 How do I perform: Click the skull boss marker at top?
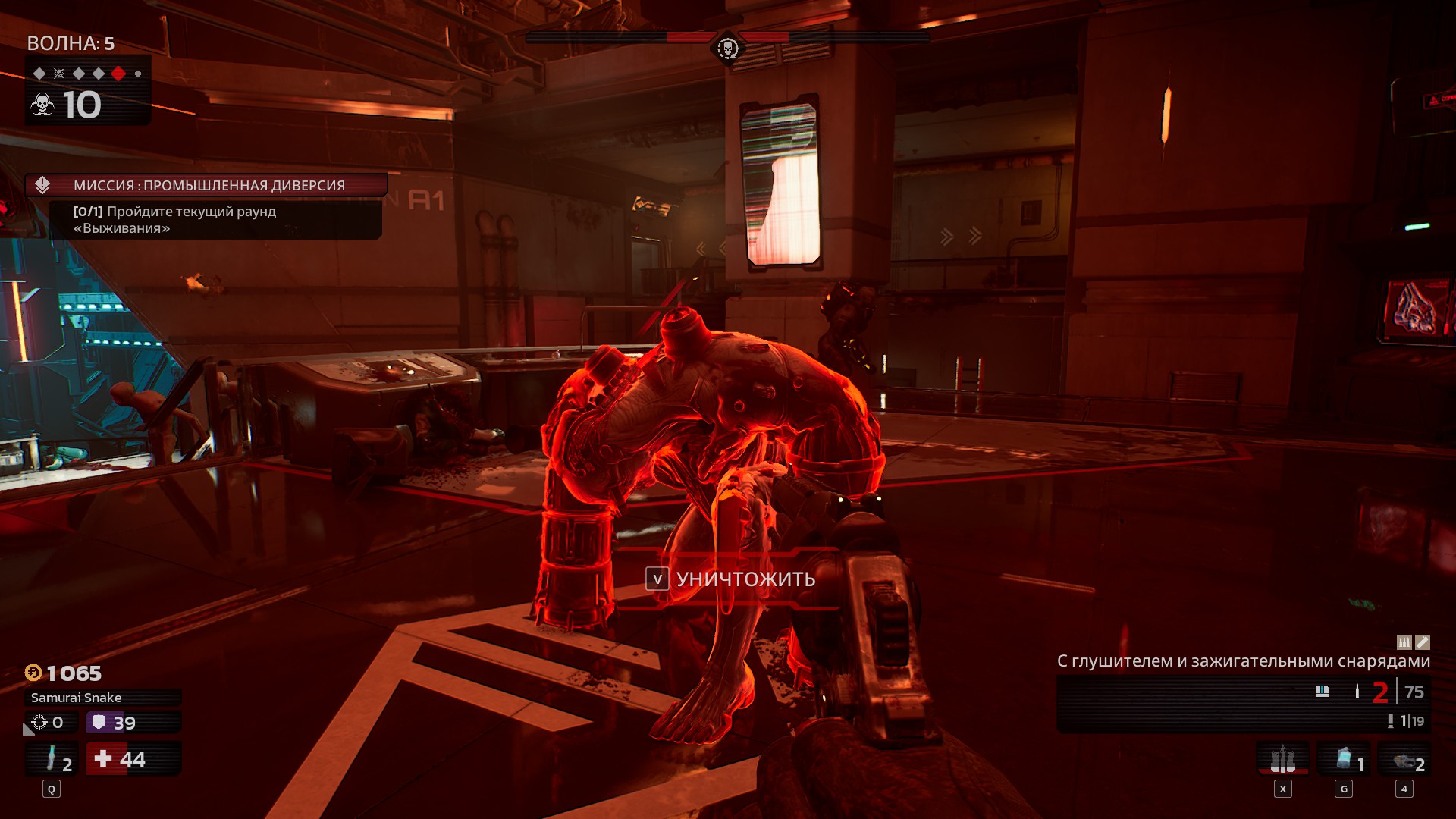(x=727, y=49)
